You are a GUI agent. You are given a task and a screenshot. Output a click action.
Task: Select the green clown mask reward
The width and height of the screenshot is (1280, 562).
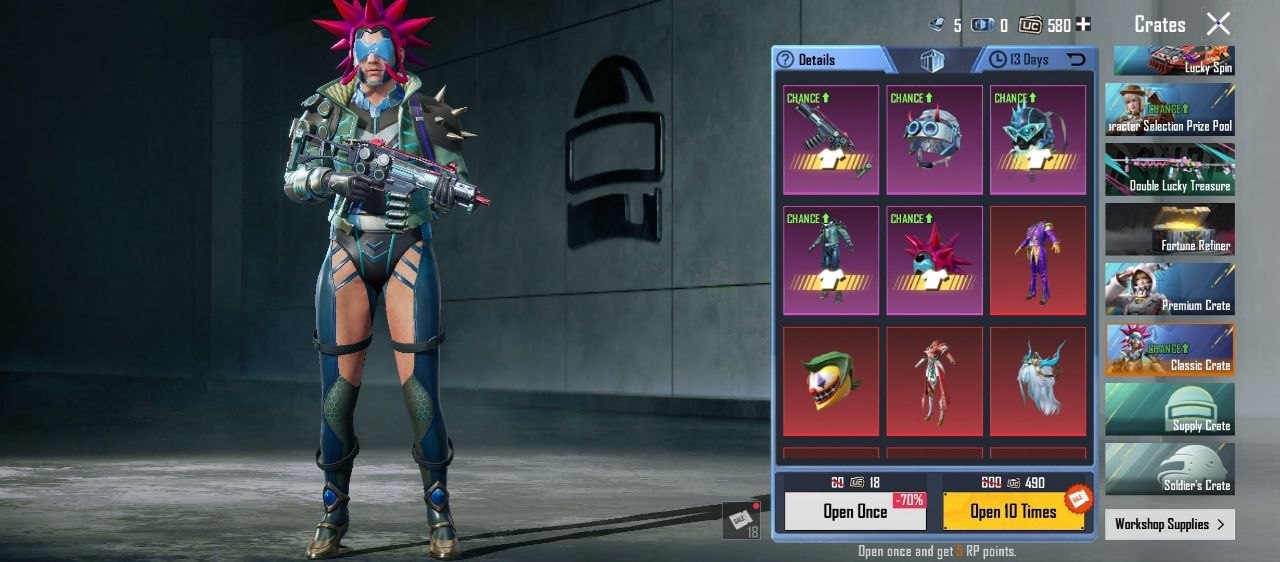tap(831, 381)
